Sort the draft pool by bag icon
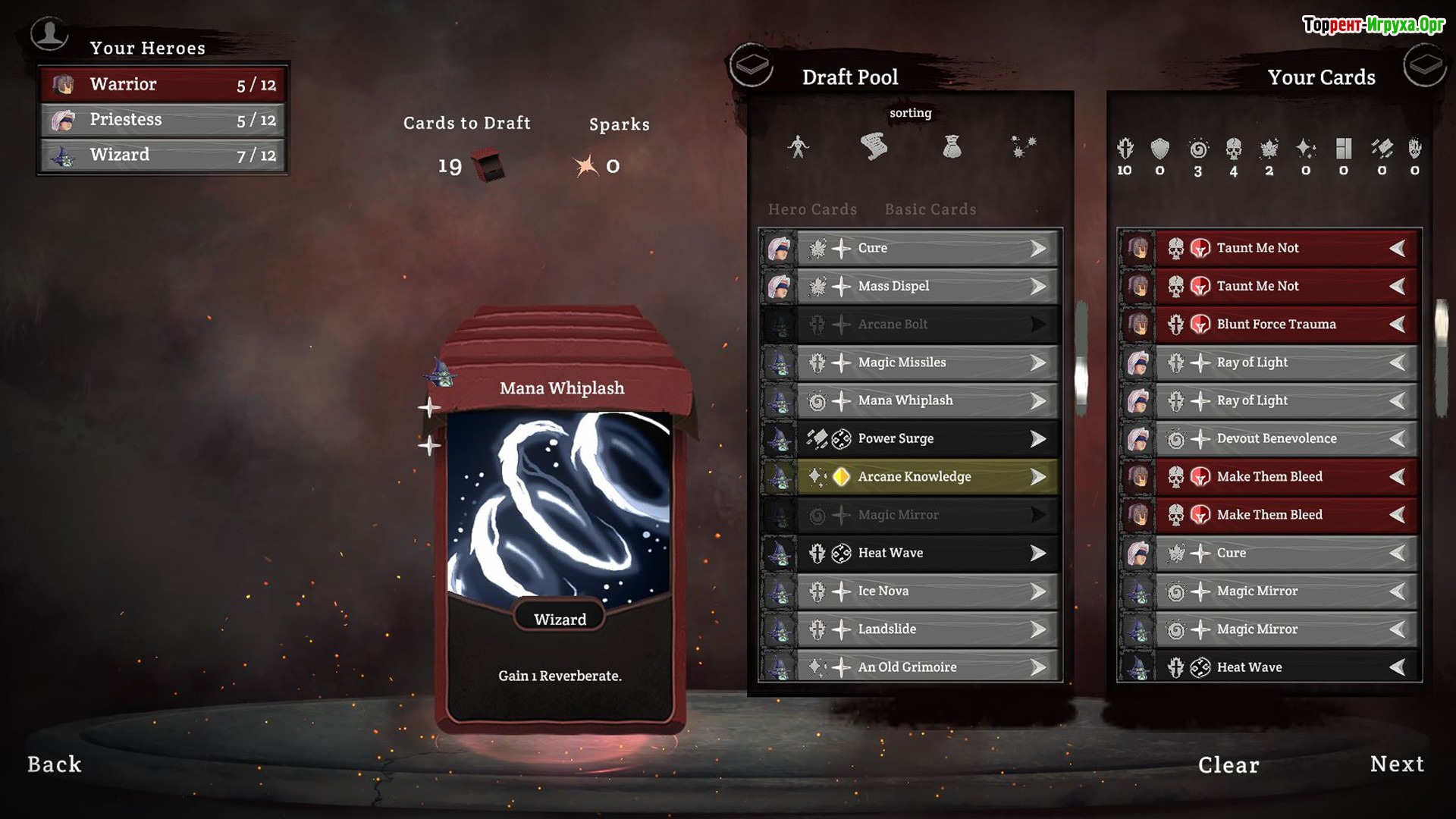This screenshot has height=819, width=1456. [952, 146]
